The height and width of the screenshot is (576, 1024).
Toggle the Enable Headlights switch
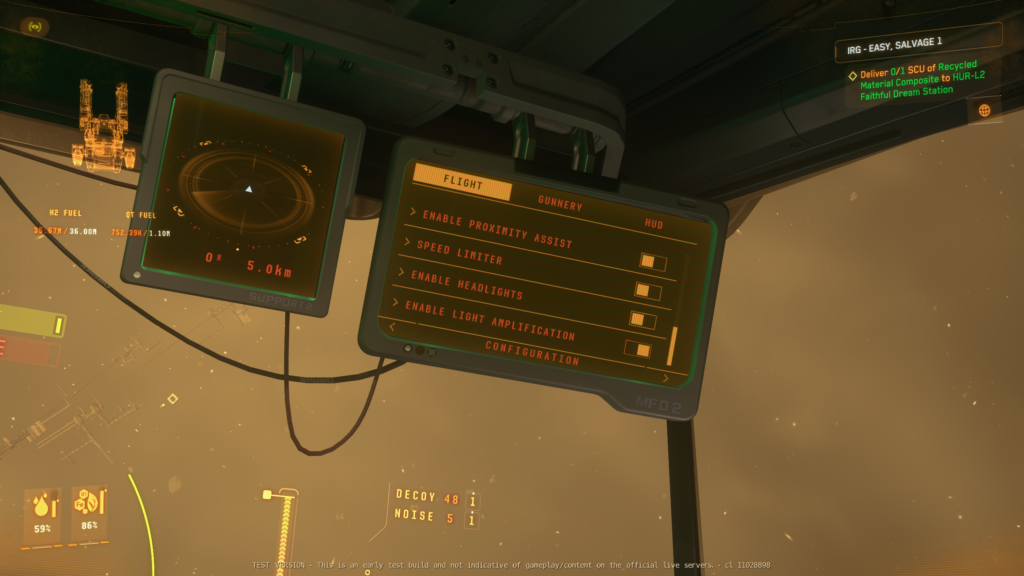point(642,319)
